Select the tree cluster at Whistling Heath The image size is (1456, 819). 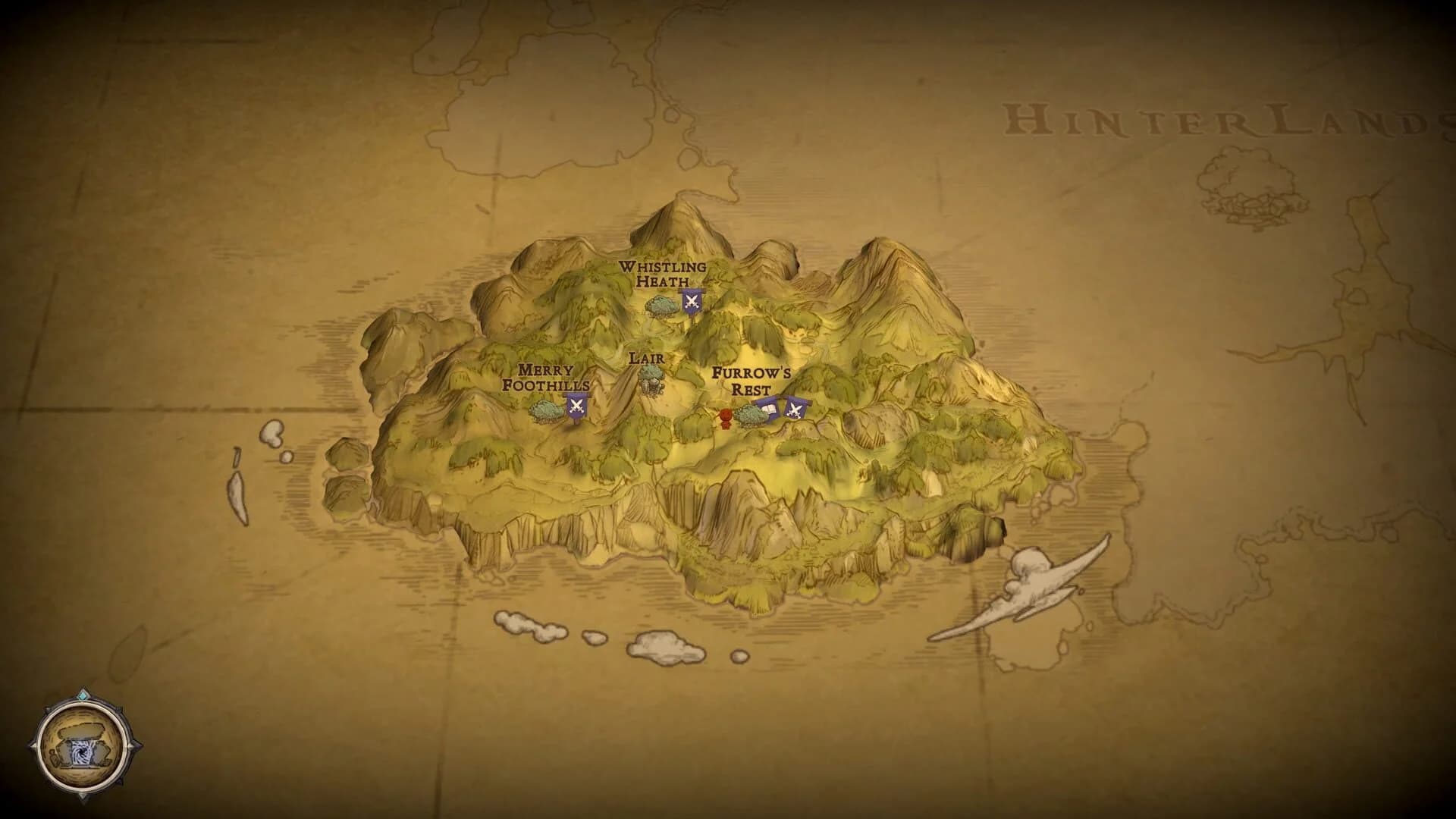(x=660, y=304)
